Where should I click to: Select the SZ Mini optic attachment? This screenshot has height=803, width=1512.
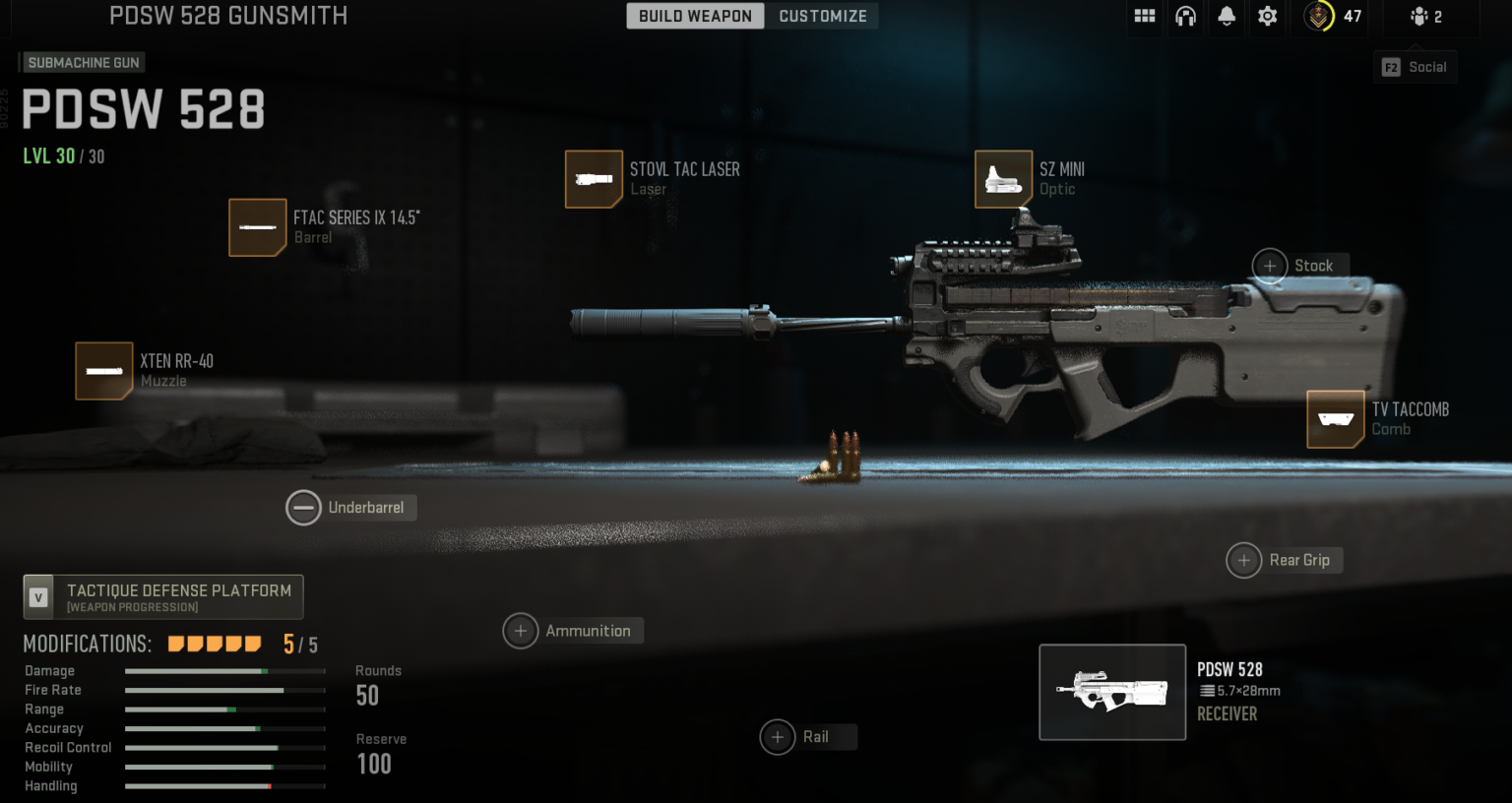pos(1002,179)
